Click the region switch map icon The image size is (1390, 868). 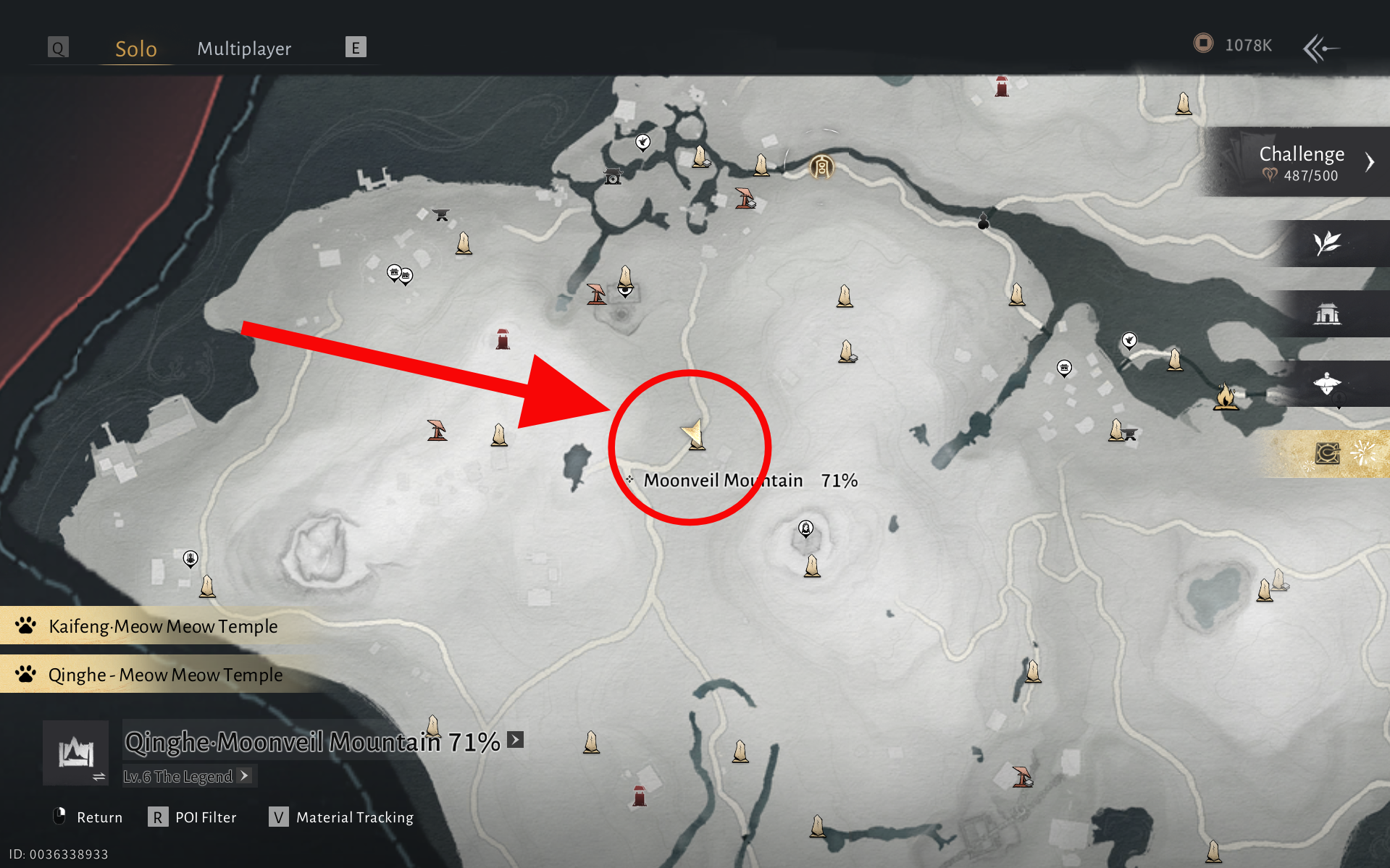pyautogui.click(x=76, y=754)
